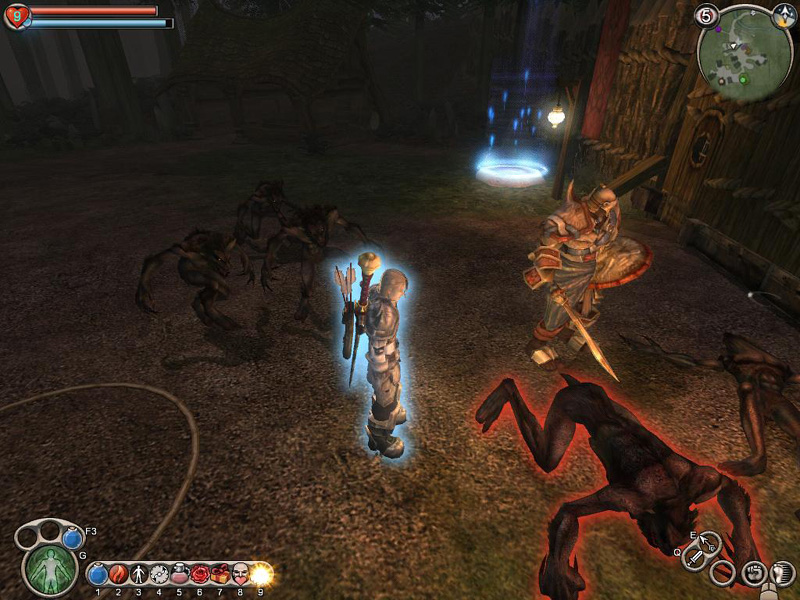Select the pink potion flask slot
The width and height of the screenshot is (800, 600).
point(179,575)
